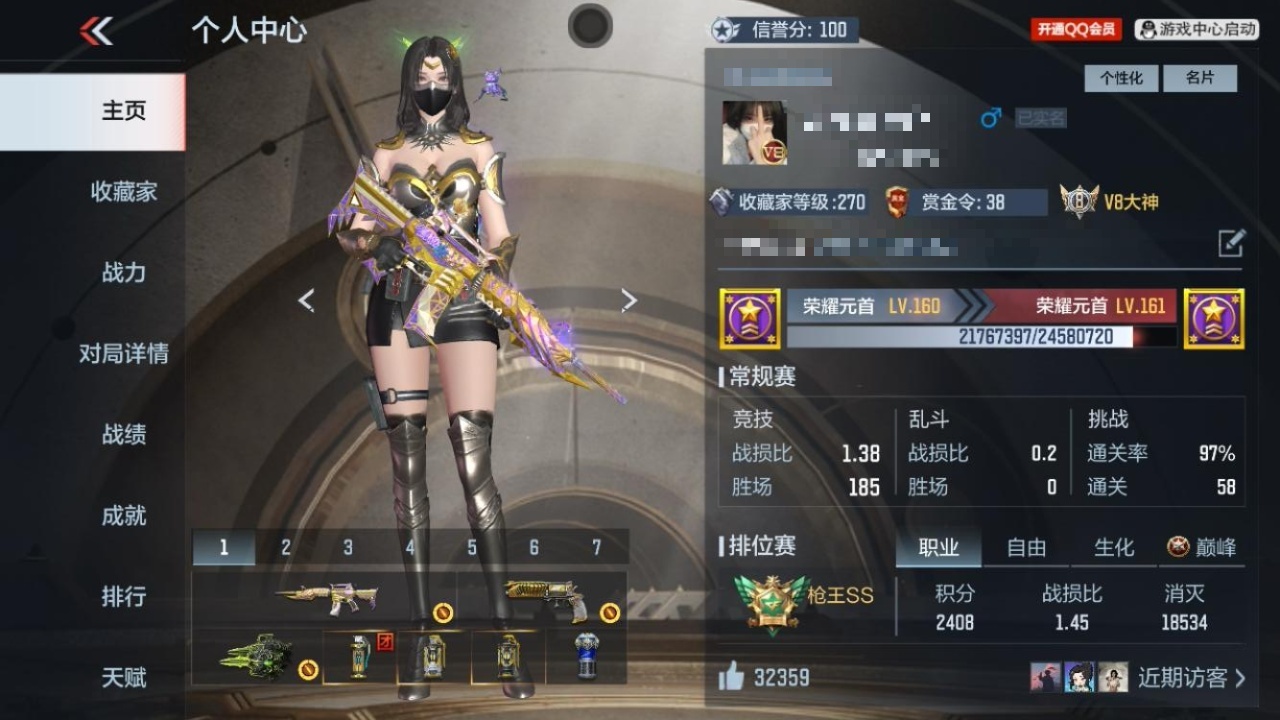Screen dimensions: 1280x720
Task: Open the 成就 achievements page
Action: tap(123, 515)
